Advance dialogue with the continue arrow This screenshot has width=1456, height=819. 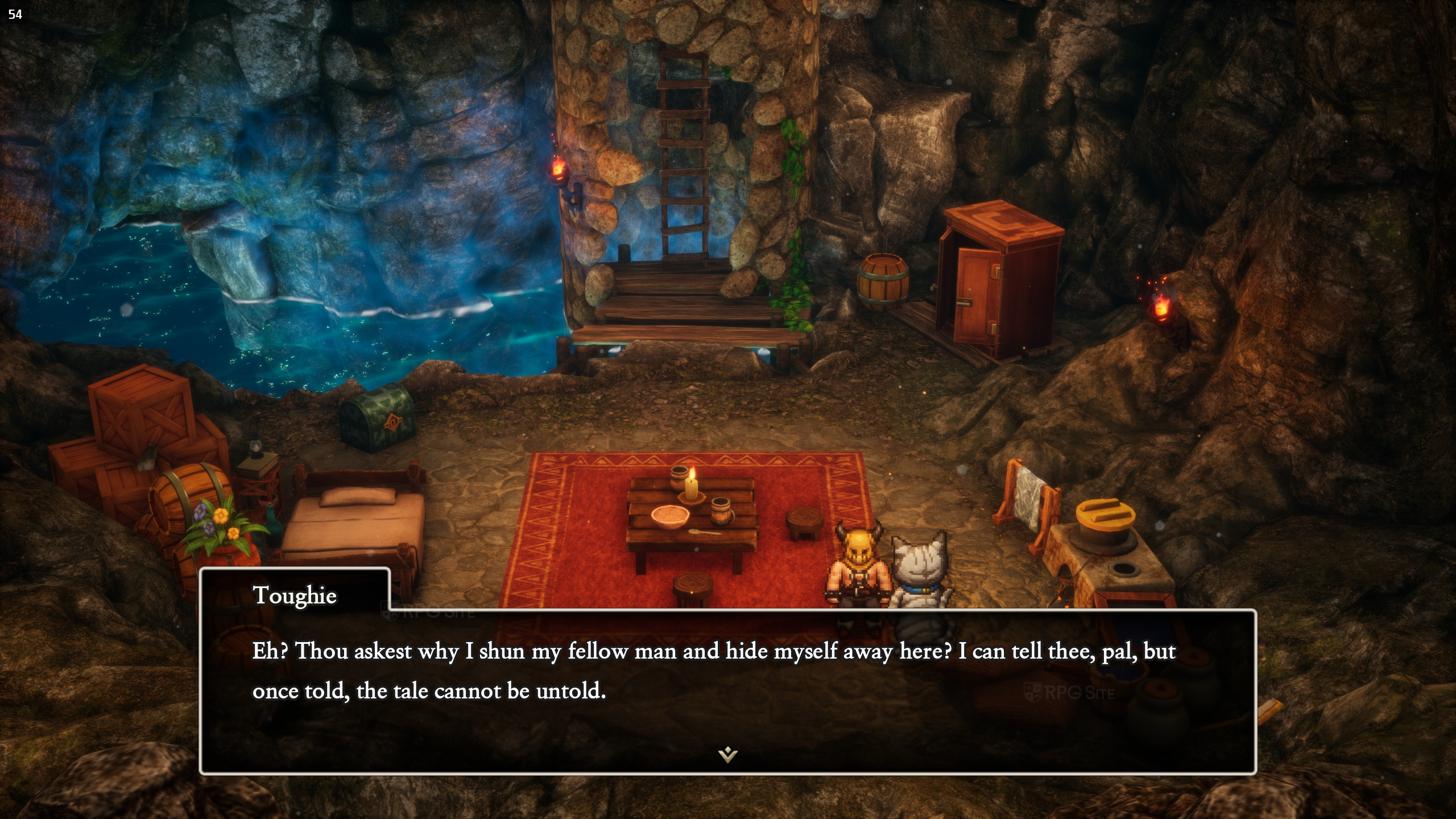[x=727, y=755]
